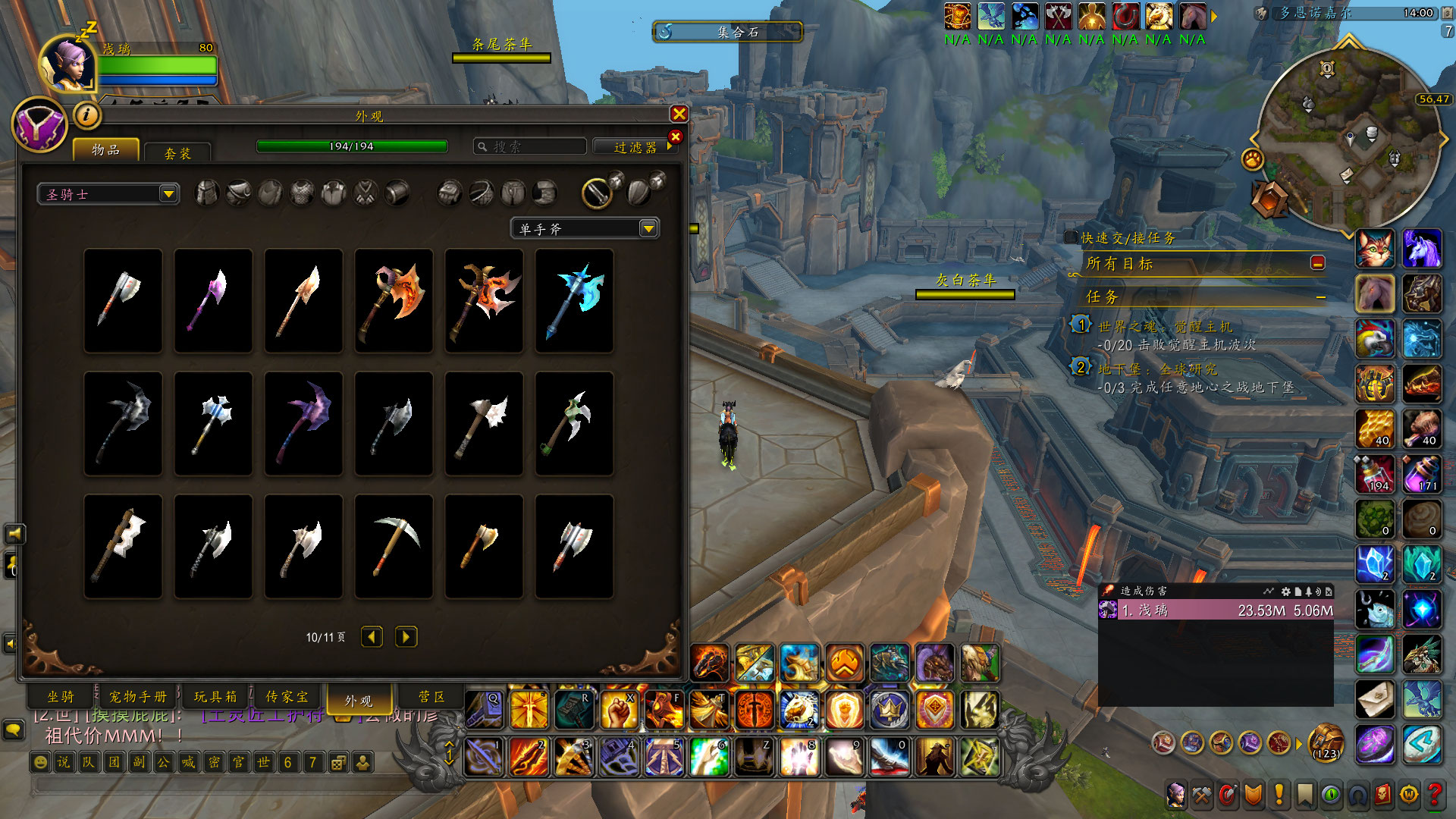Collapse the 所有目标 objectives tracker
This screenshot has height=819, width=1456.
[x=1318, y=262]
